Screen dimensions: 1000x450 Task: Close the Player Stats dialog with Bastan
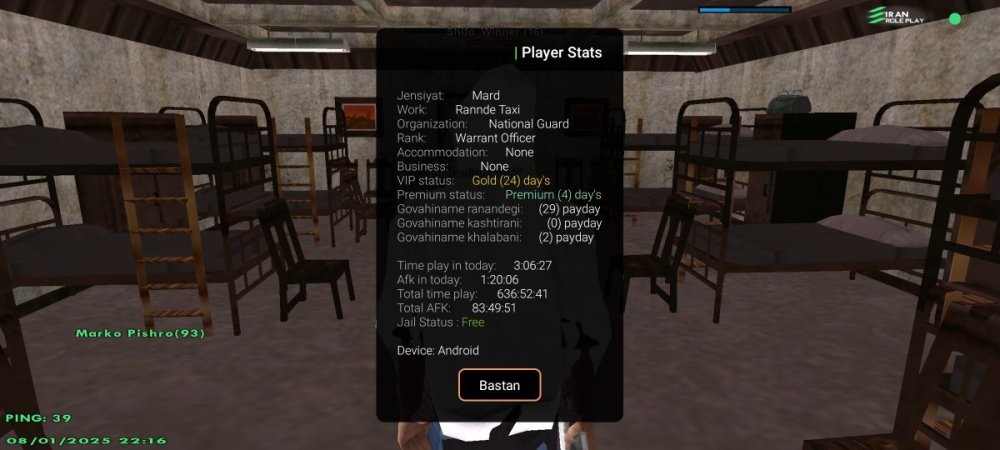(499, 385)
